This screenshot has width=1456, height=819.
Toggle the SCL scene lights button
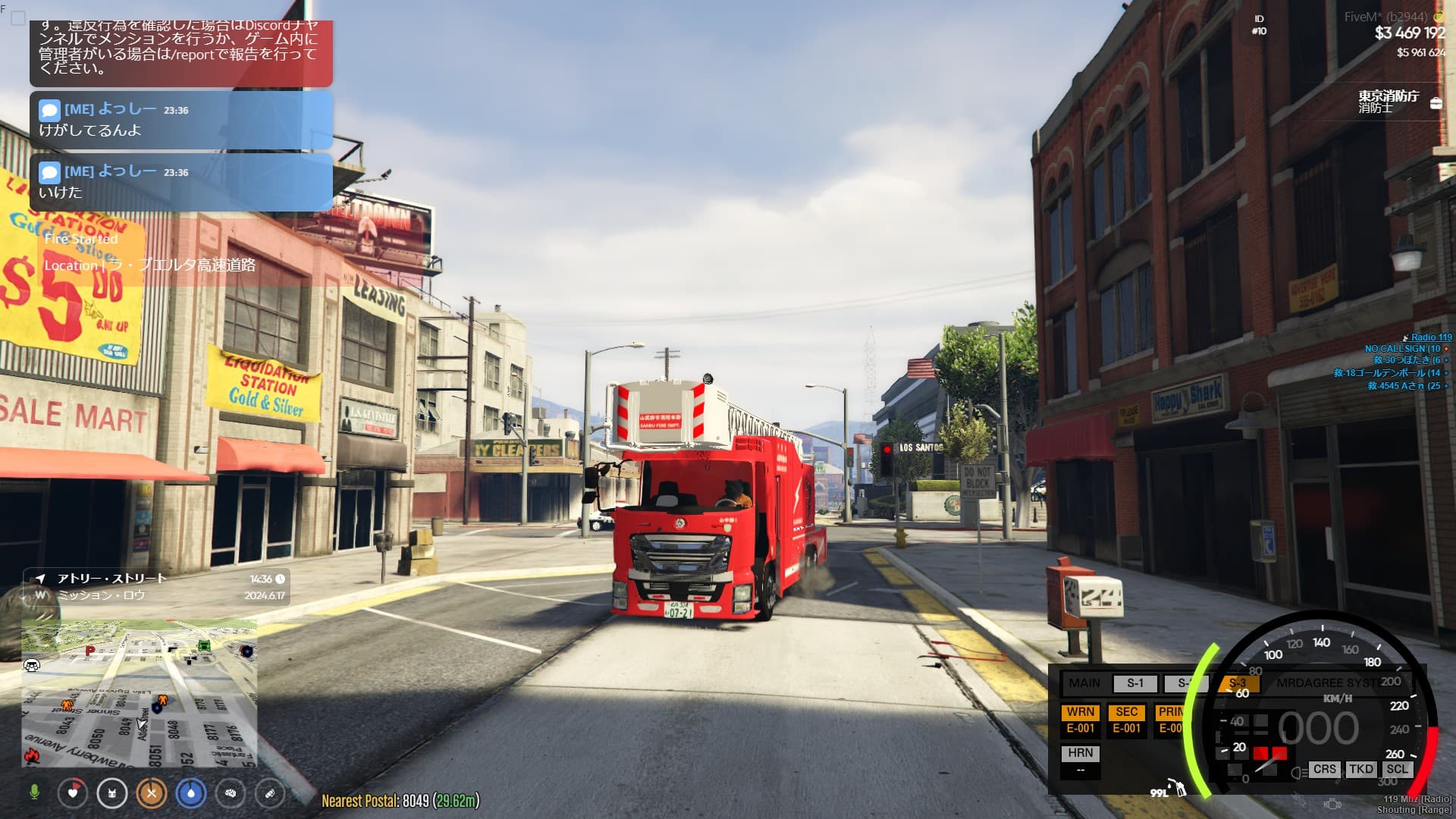click(x=1397, y=769)
